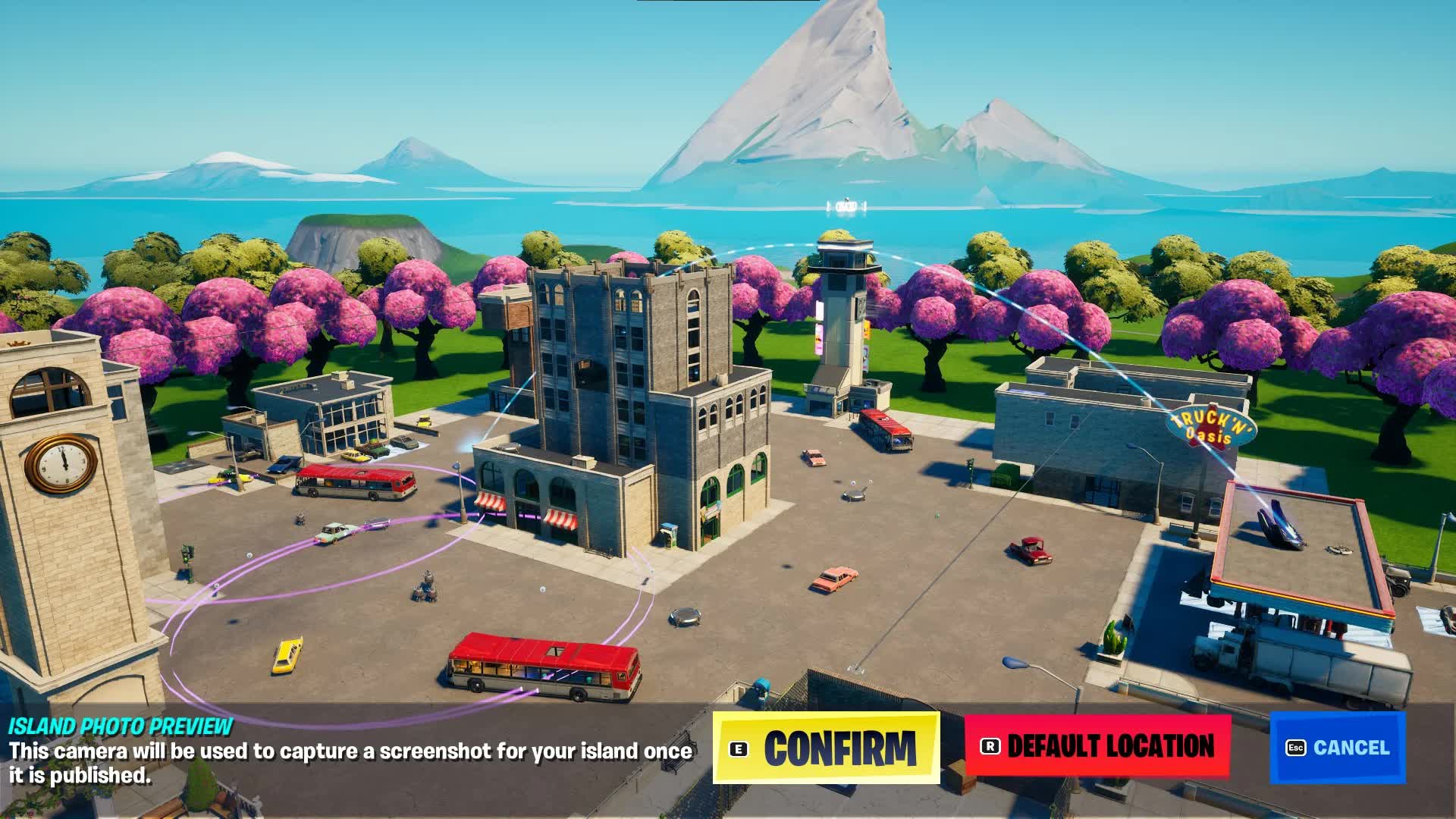
Task: Cancel the island photo preview
Action: (1338, 748)
